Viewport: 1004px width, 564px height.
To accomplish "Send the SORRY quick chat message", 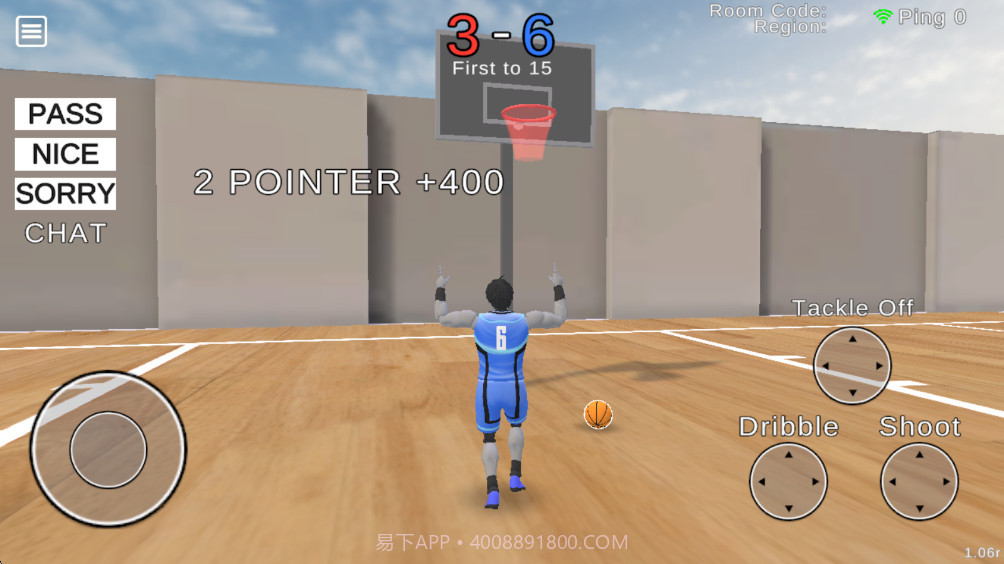I will [x=65, y=193].
